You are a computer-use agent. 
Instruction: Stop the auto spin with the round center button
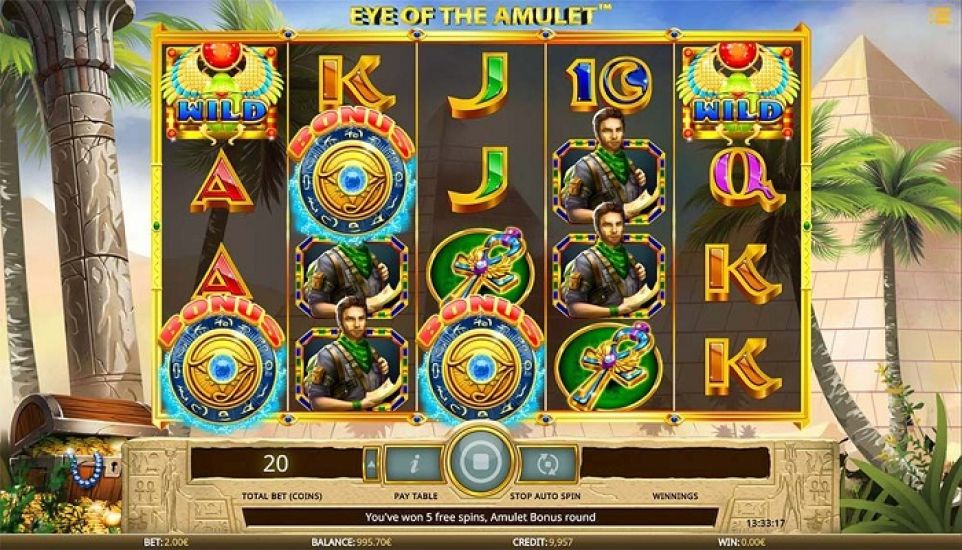[x=481, y=465]
